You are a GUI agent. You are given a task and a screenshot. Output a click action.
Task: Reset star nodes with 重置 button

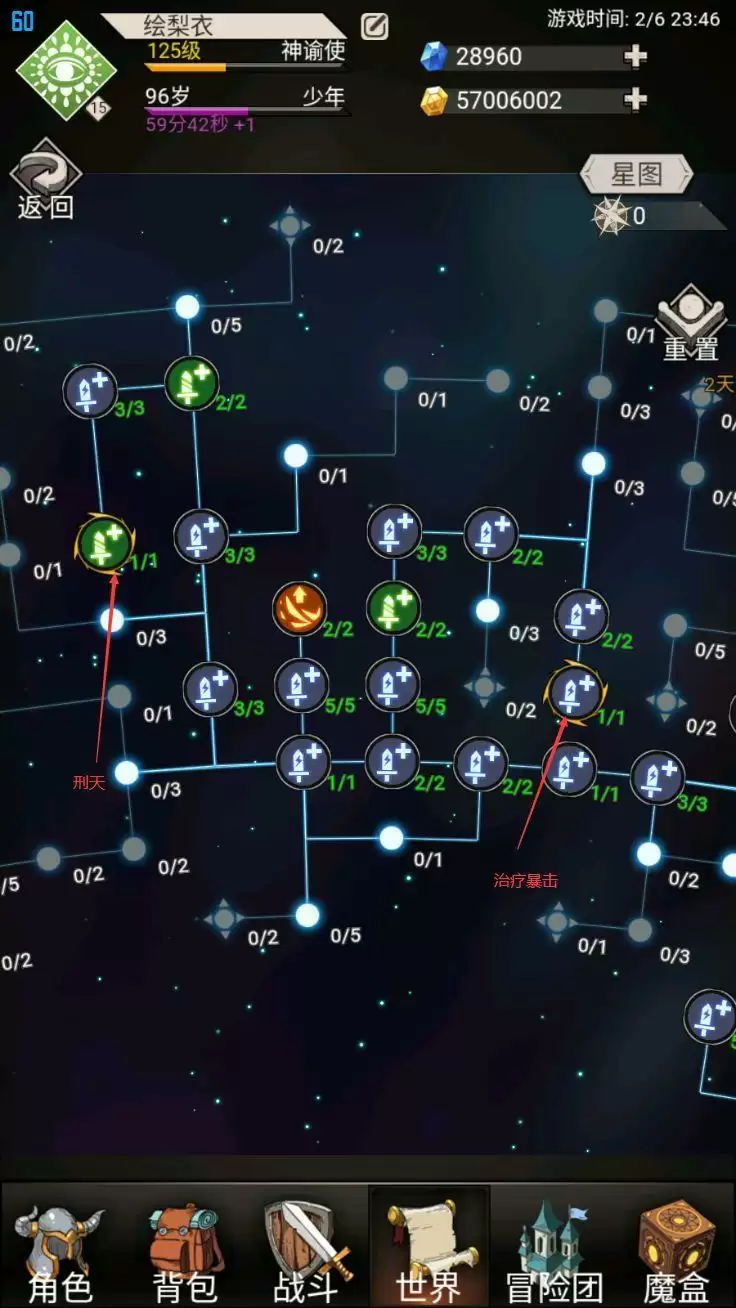(x=691, y=325)
